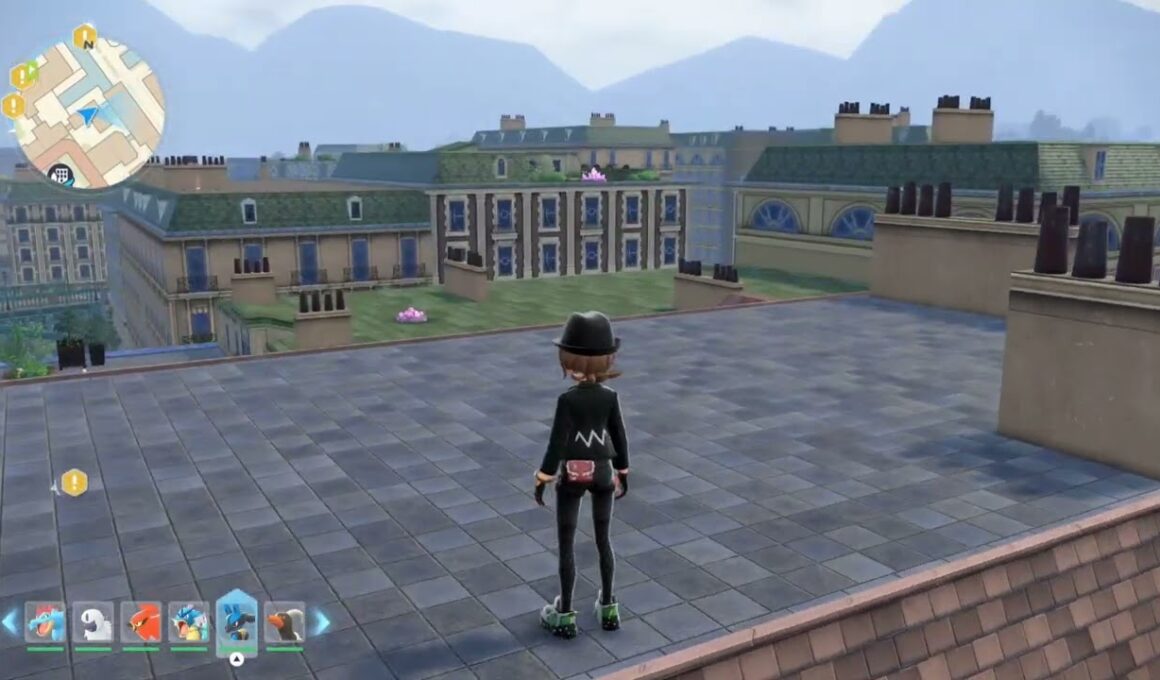Screen dimensions: 1160x680
Task: Select the yellow marker with the green arrow
Action: (x=22, y=76)
